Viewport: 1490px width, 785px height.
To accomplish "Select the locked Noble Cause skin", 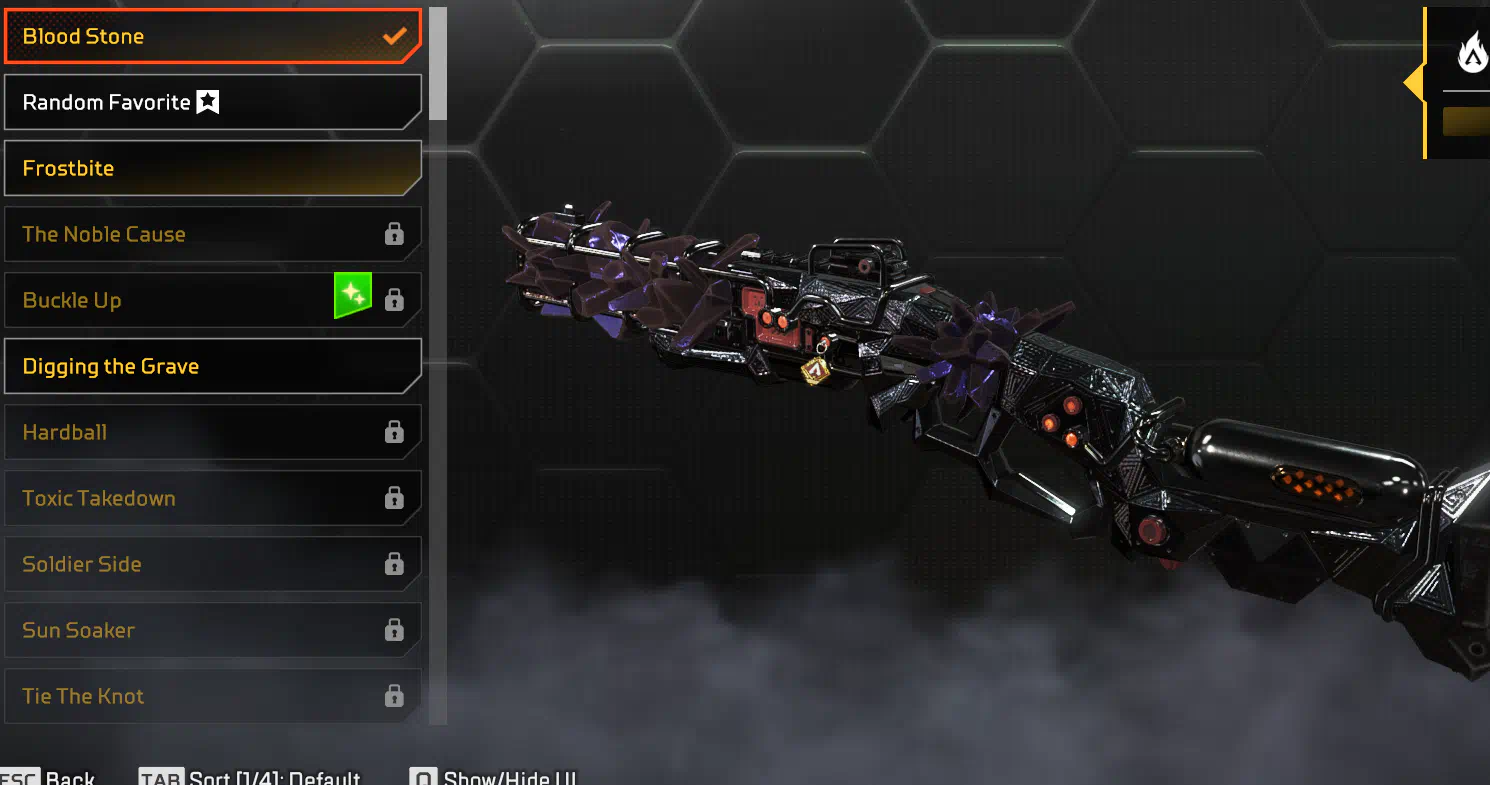I will [x=212, y=234].
